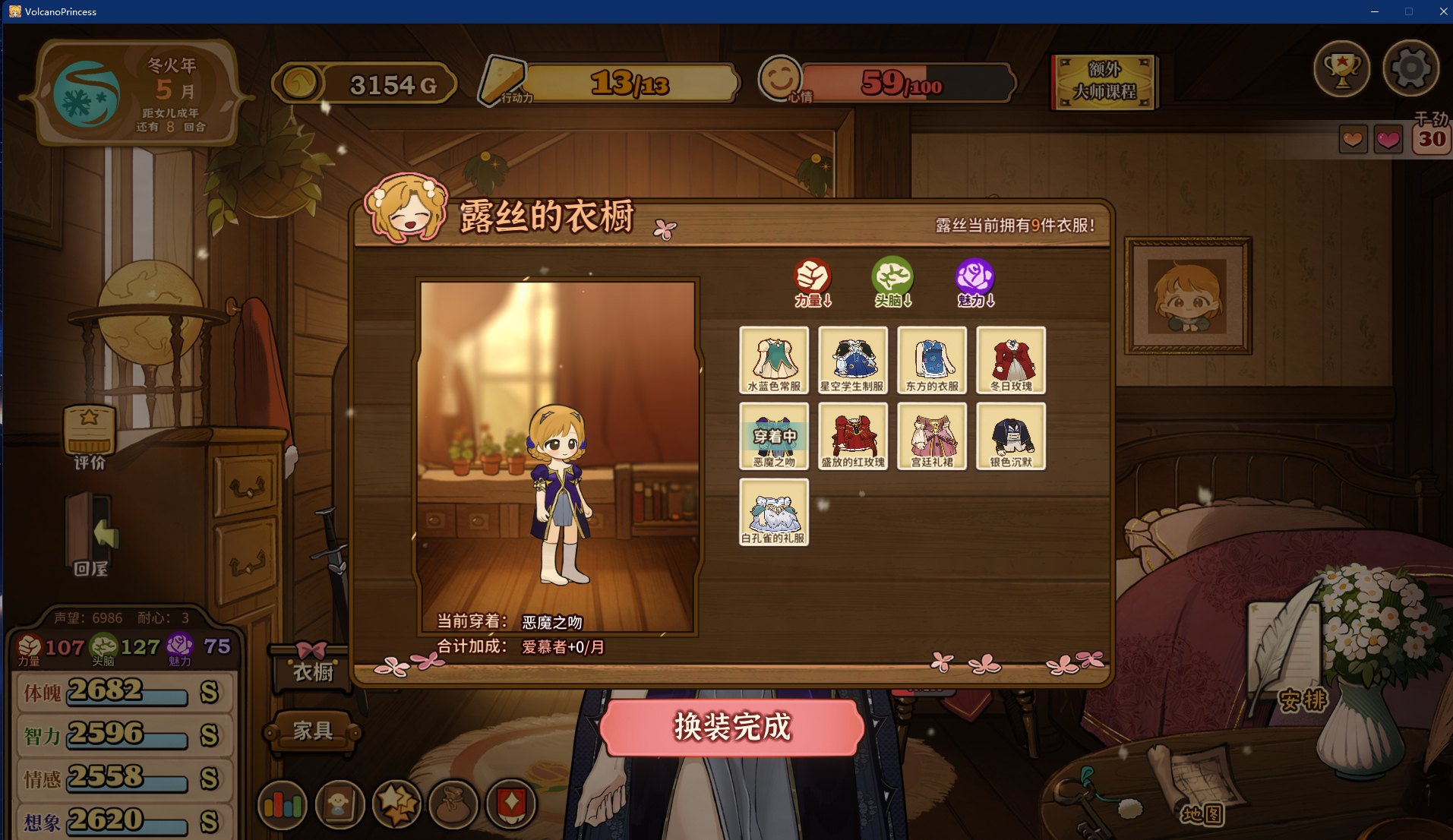
Task: Pick the 银色沉默 outfit
Action: pos(1011,436)
